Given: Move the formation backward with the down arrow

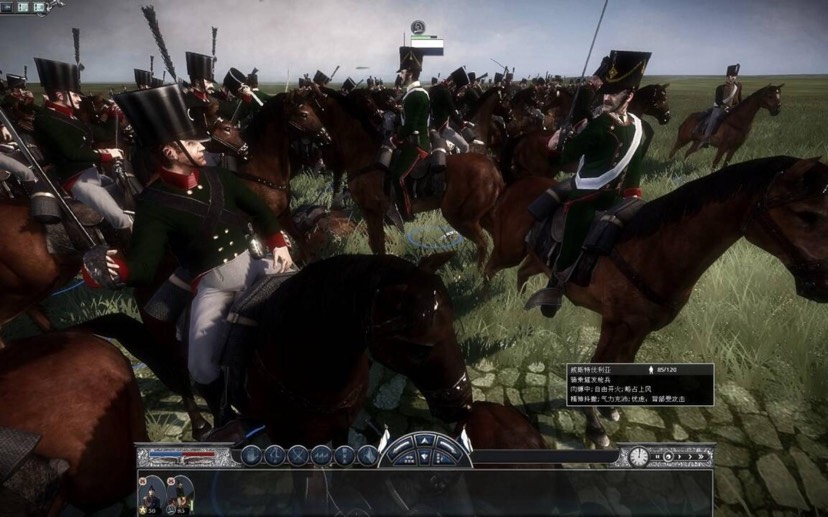Looking at the screenshot, I should [423, 459].
